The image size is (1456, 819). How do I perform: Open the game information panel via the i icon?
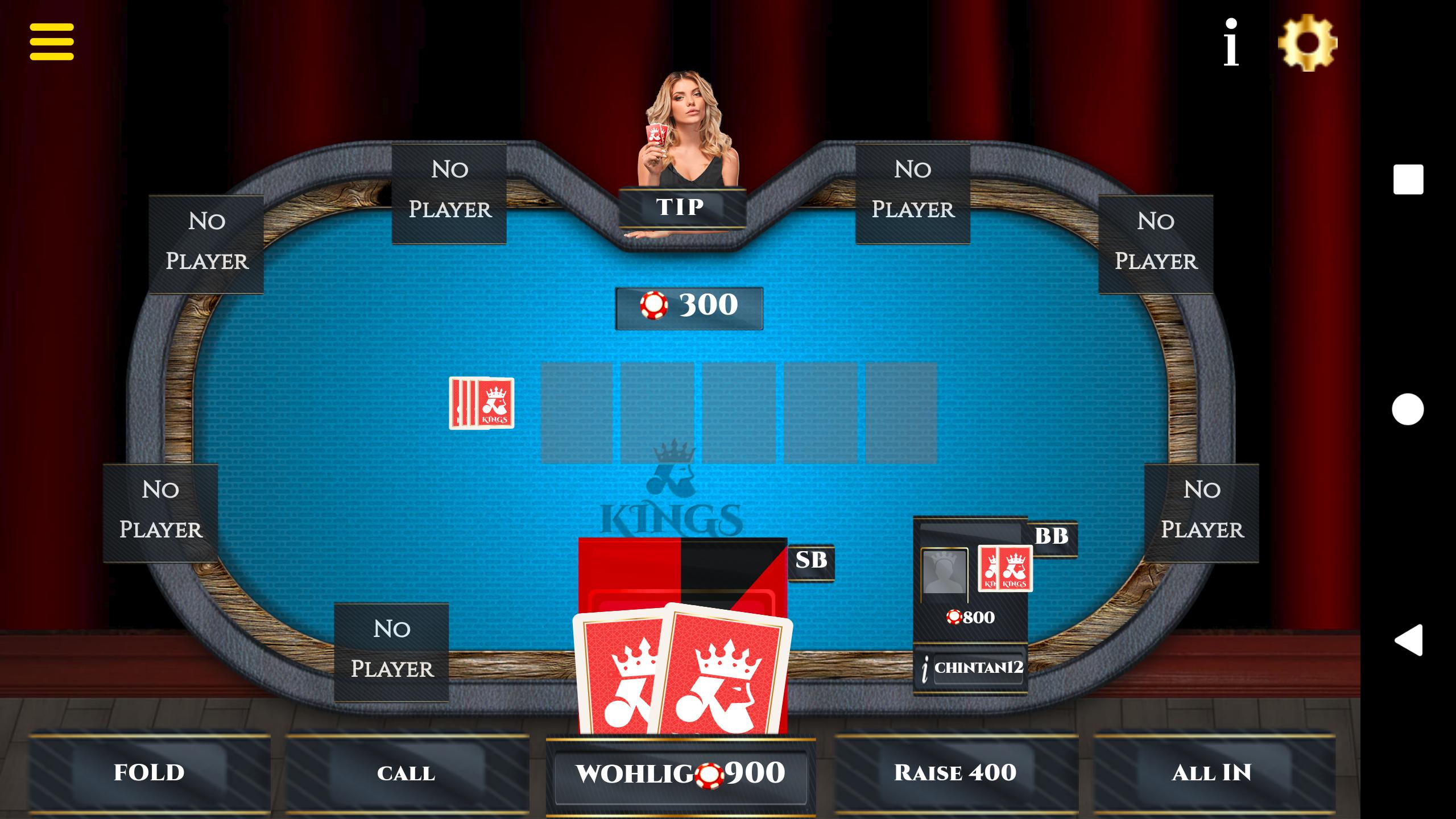(x=1230, y=41)
